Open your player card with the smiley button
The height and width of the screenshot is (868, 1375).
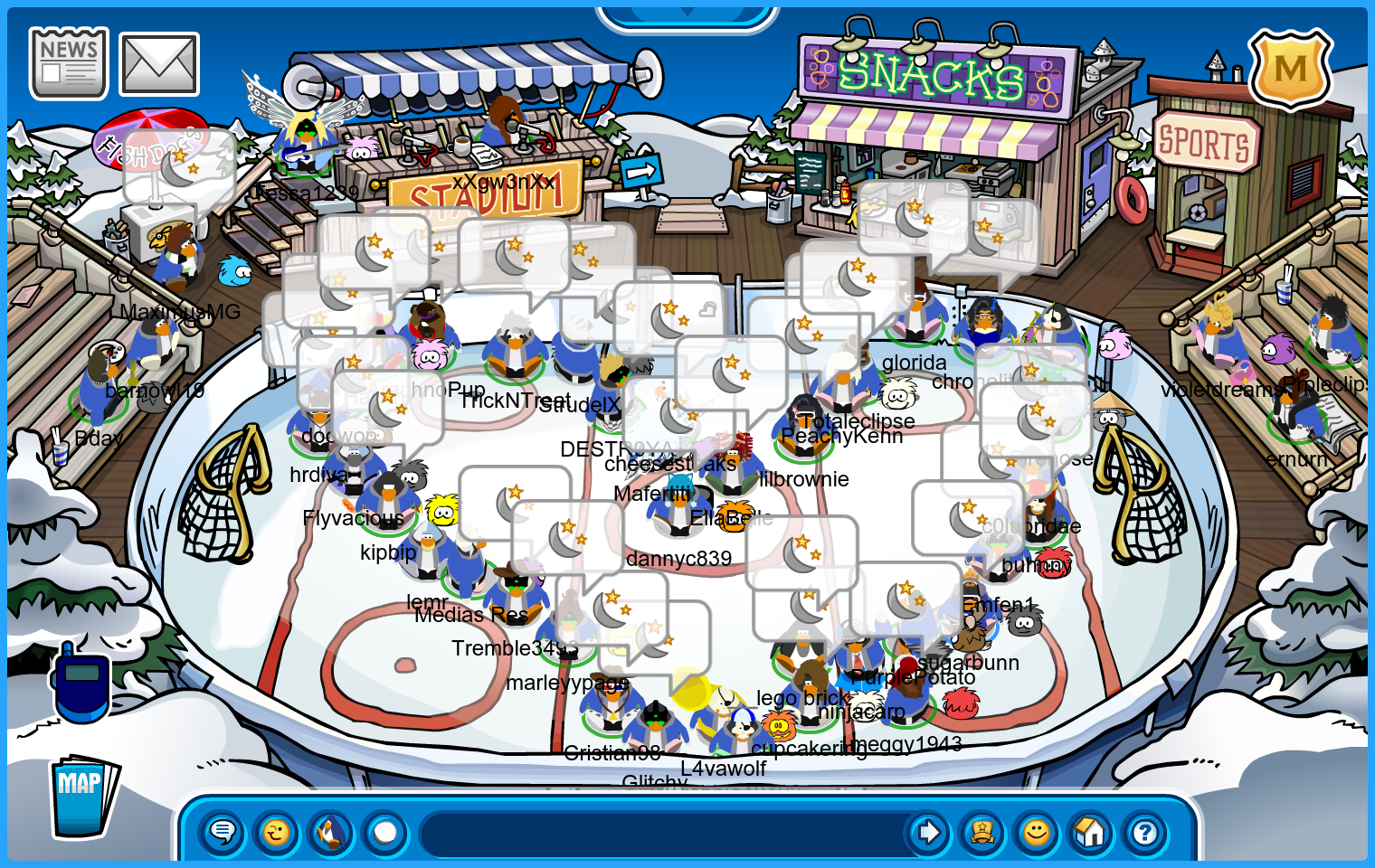coord(1037,832)
